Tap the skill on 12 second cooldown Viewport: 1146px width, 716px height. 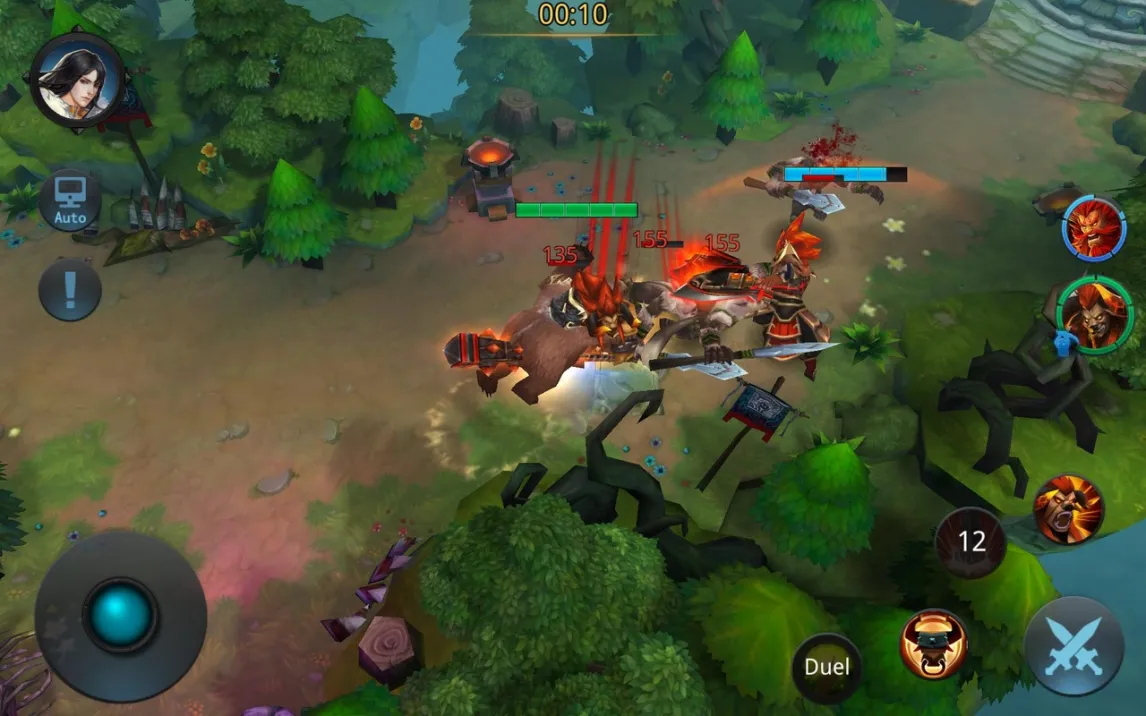(971, 542)
